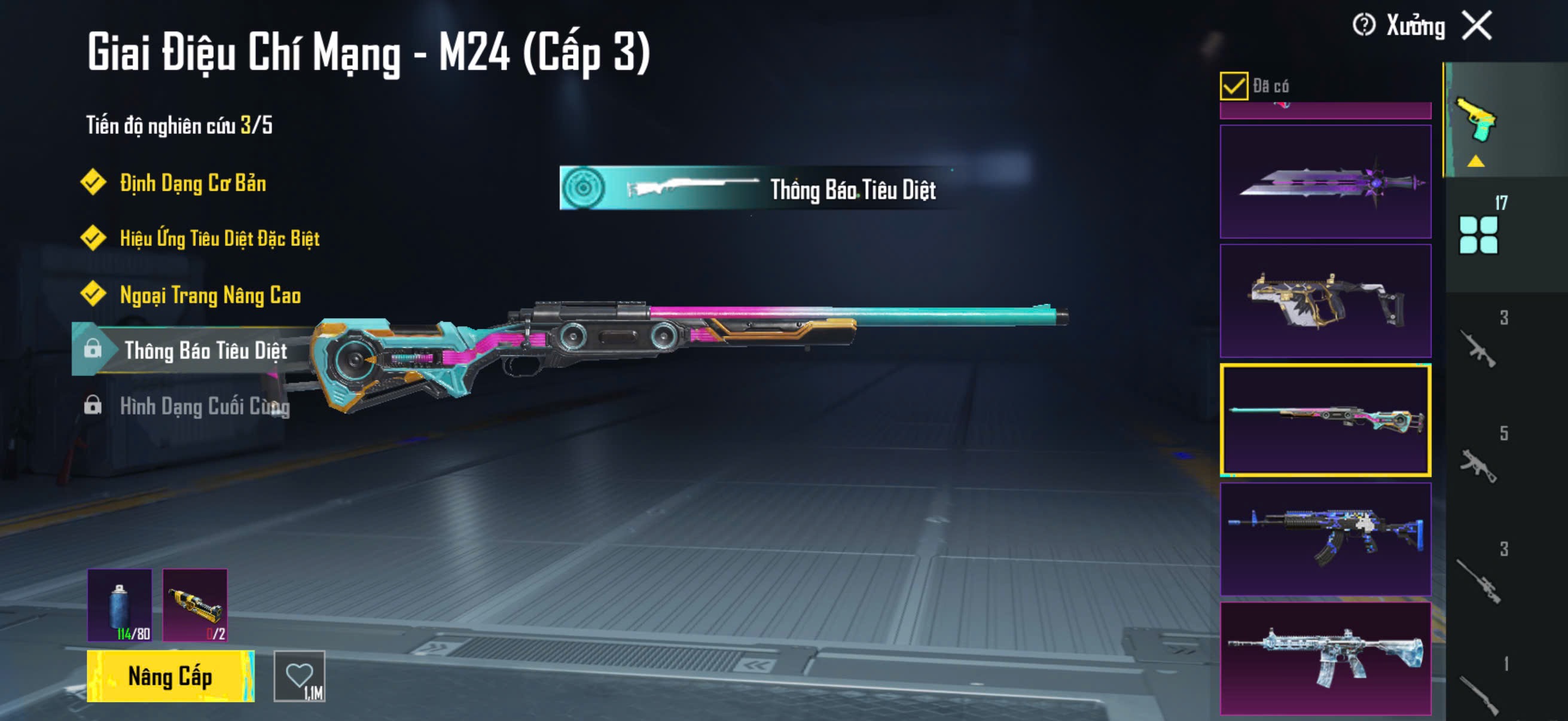This screenshot has width=1568, height=721.
Task: Like the skin with the heart button
Action: coord(300,676)
